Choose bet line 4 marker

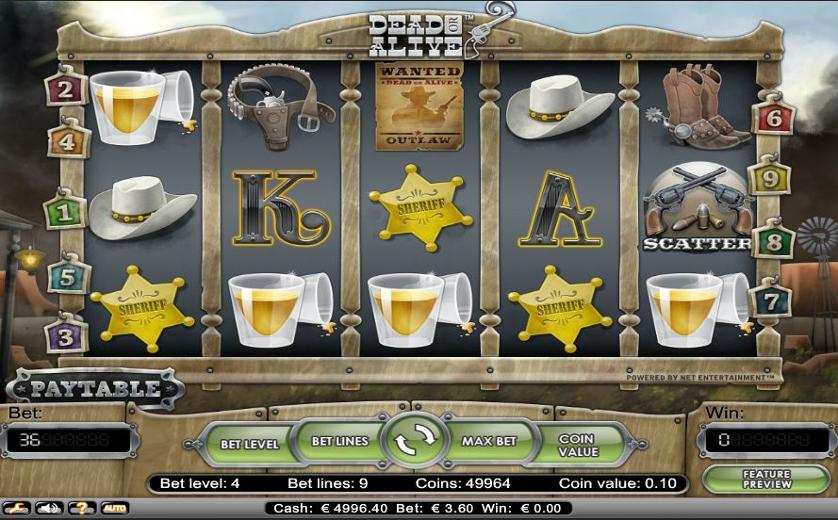pos(68,141)
